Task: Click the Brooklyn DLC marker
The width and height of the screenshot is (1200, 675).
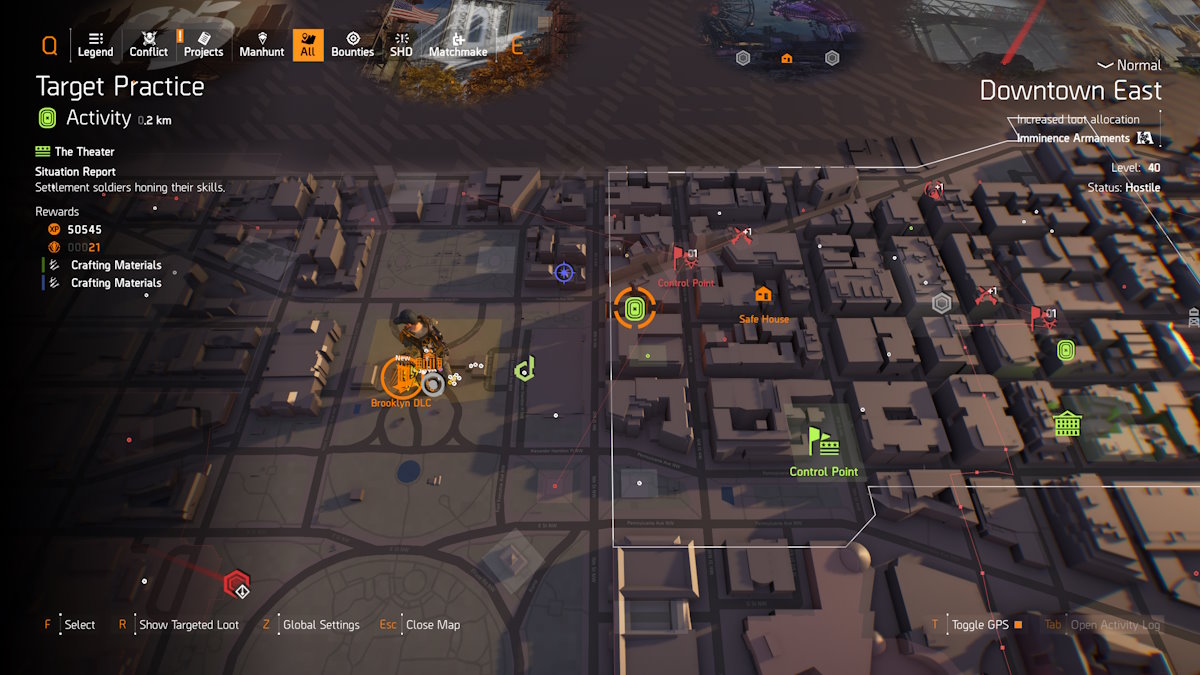Action: tap(400, 377)
